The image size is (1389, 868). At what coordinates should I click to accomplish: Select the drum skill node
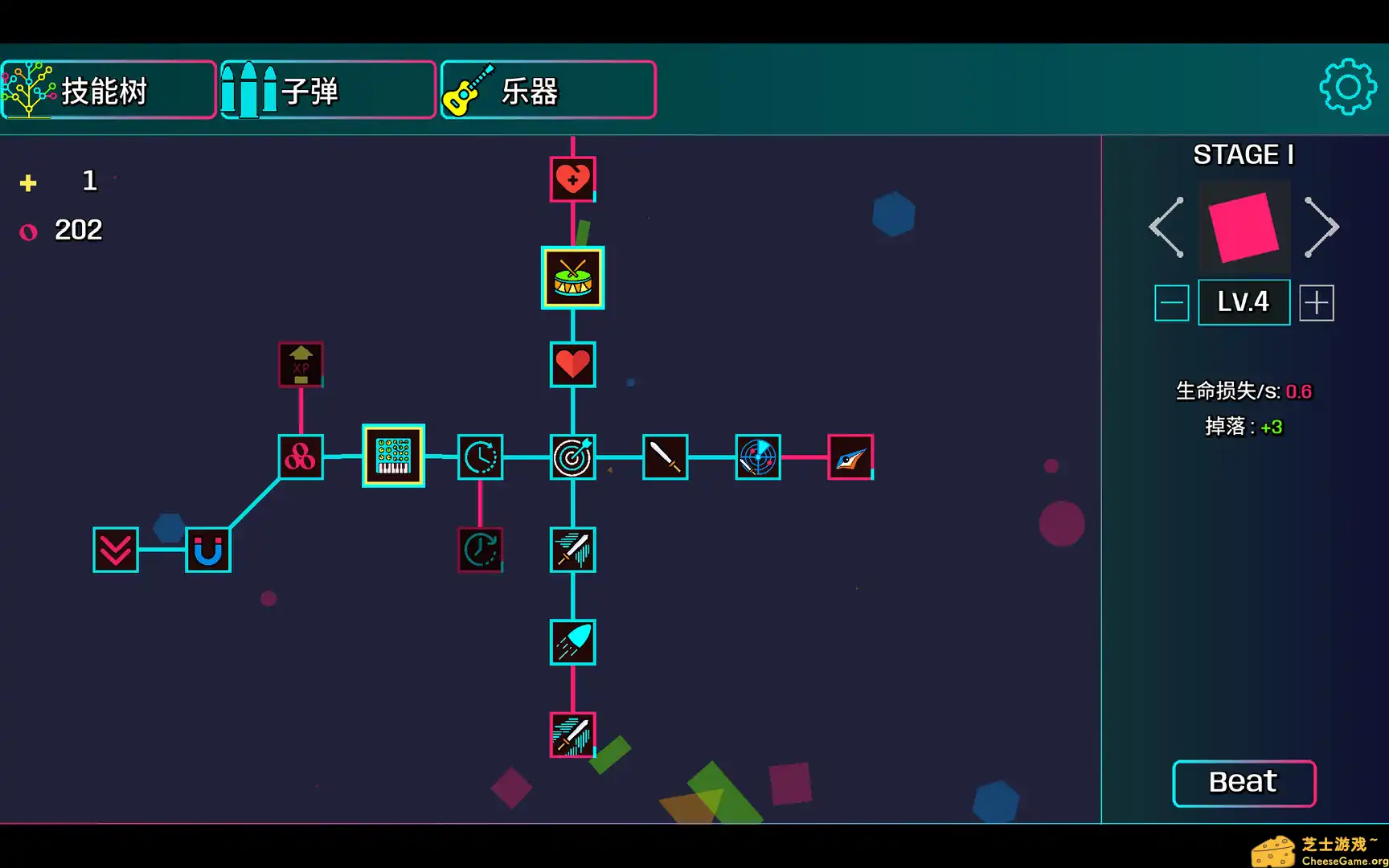click(x=572, y=277)
